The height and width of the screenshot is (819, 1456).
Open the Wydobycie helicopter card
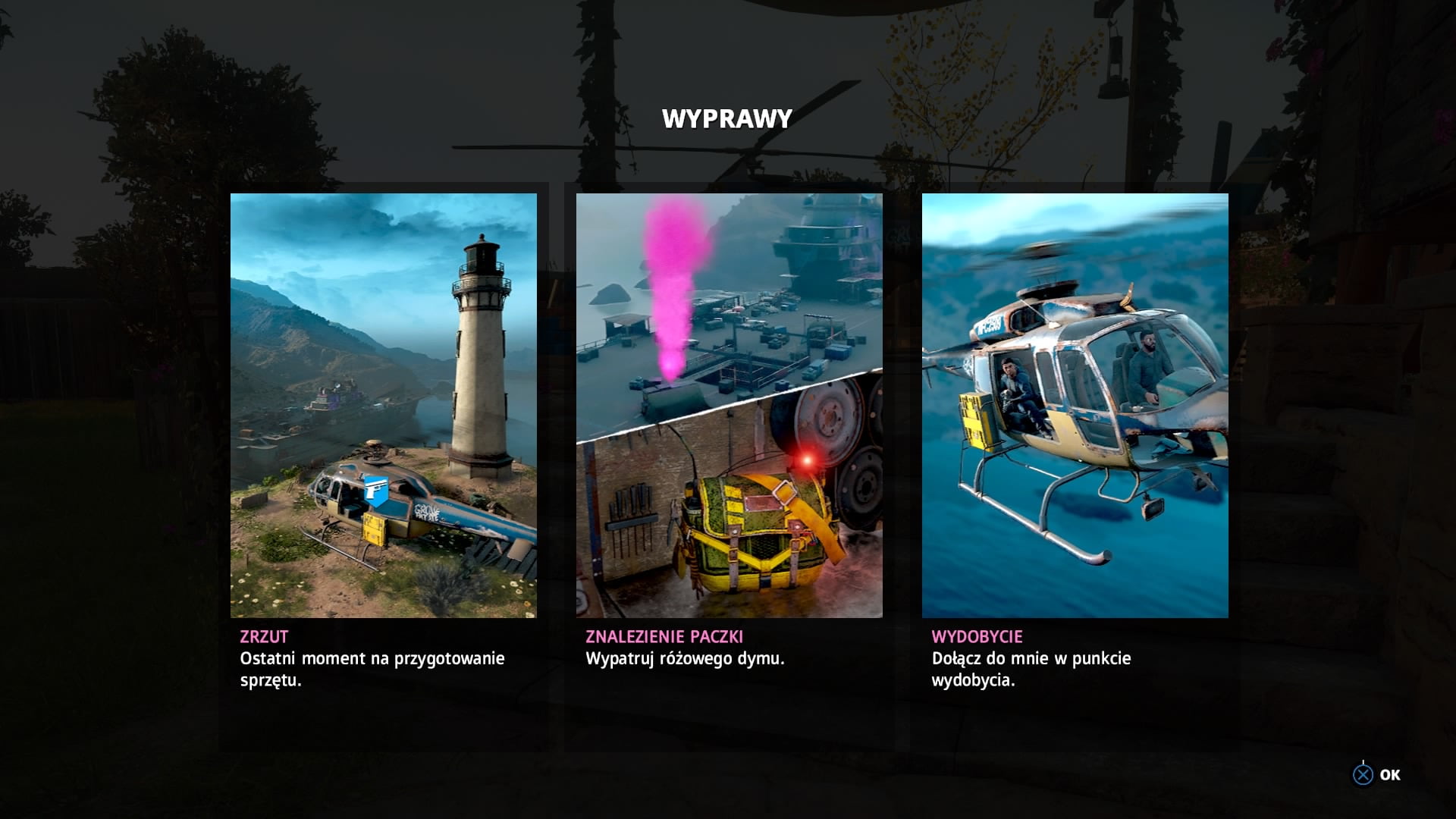click(1075, 405)
